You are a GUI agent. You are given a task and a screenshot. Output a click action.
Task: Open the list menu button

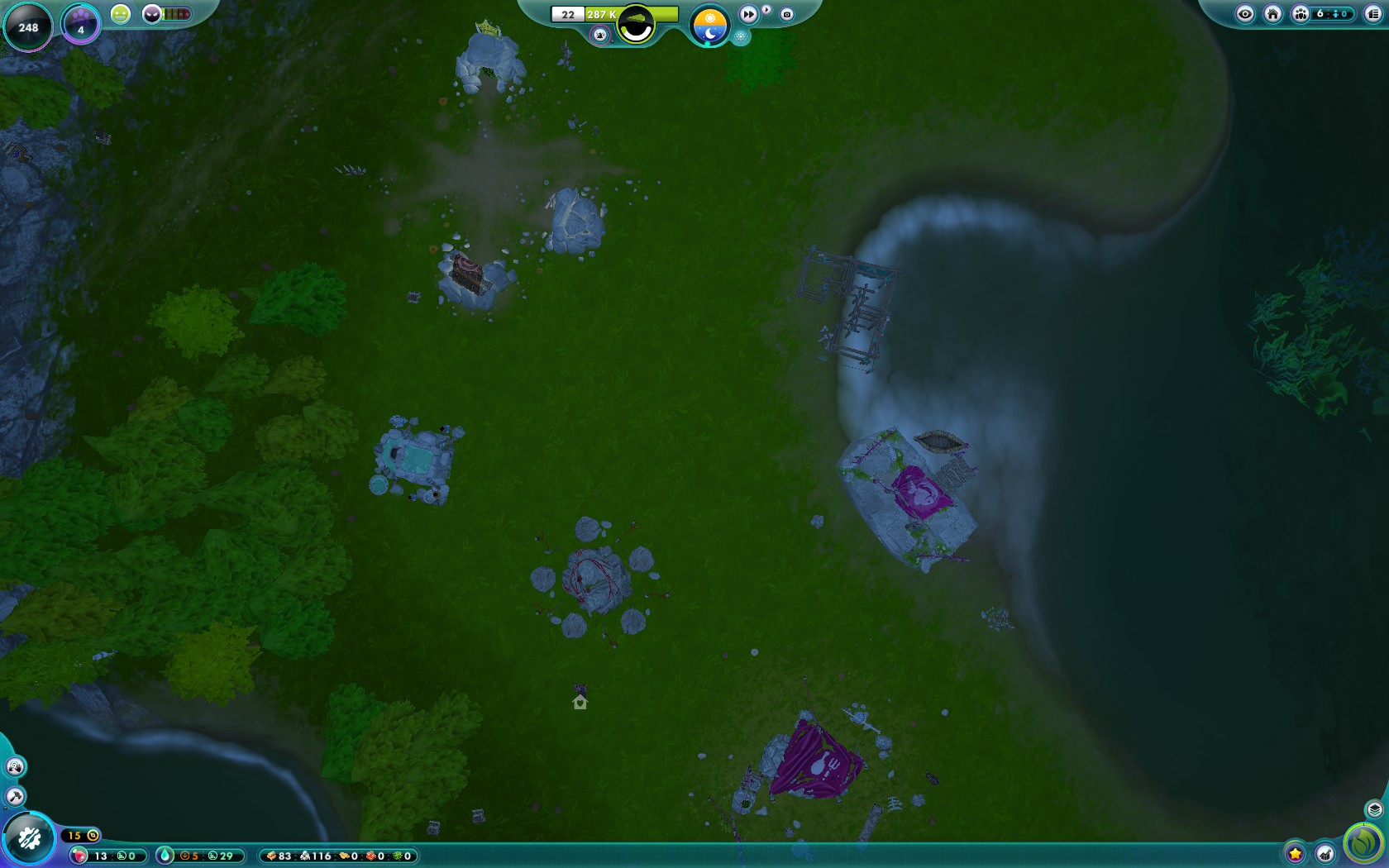coord(1373,14)
